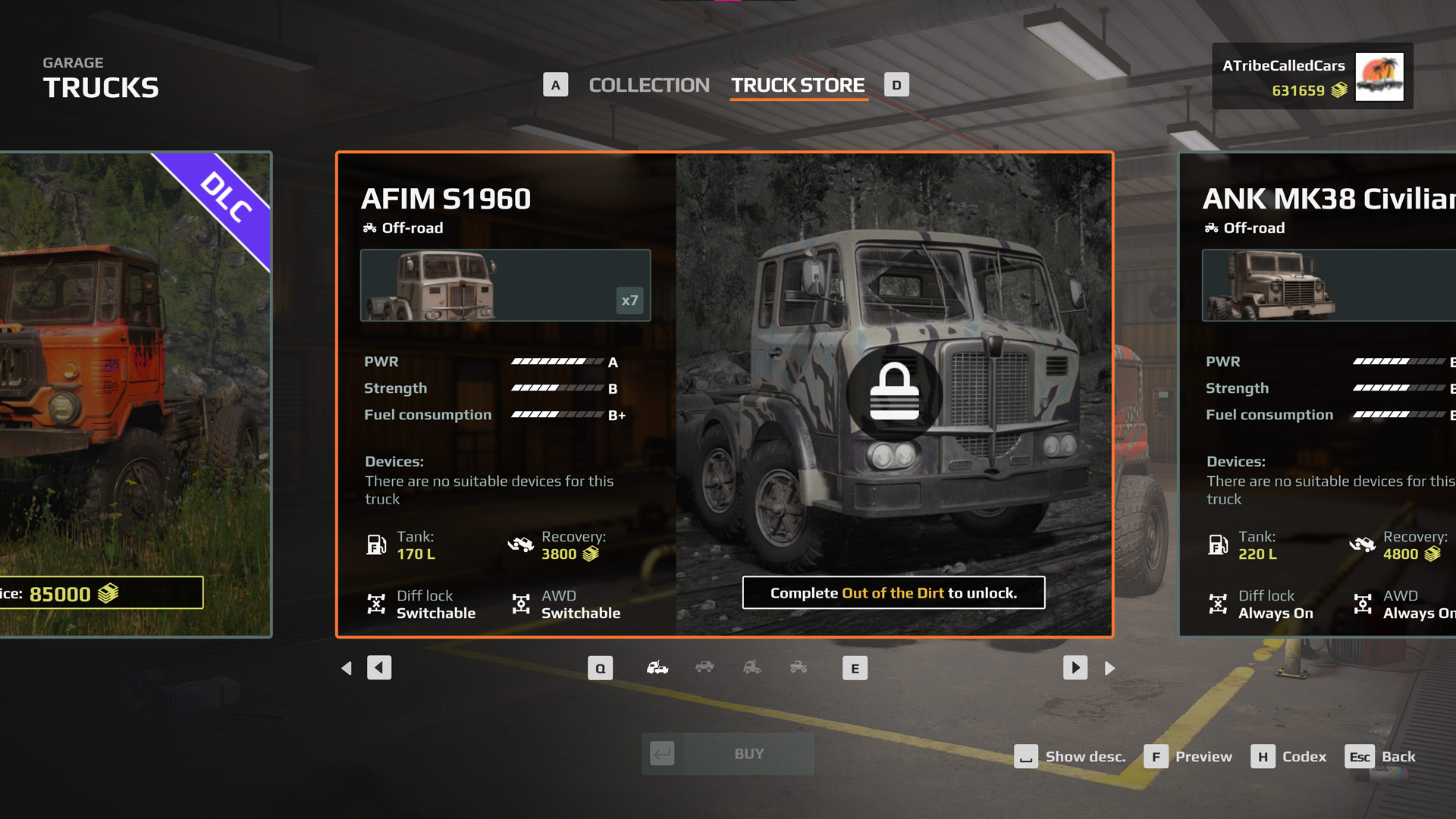The width and height of the screenshot is (1456, 819).
Task: Go to the previous truck with left arrow
Action: click(x=379, y=668)
